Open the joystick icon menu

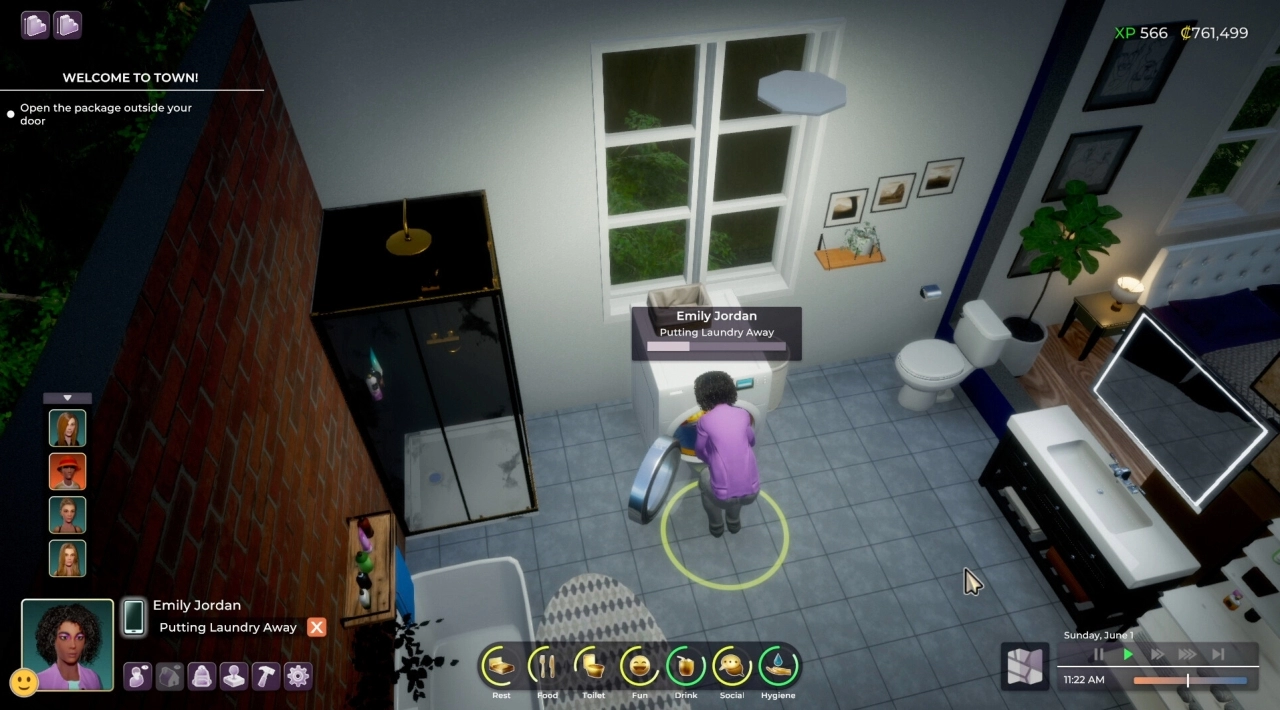point(233,676)
